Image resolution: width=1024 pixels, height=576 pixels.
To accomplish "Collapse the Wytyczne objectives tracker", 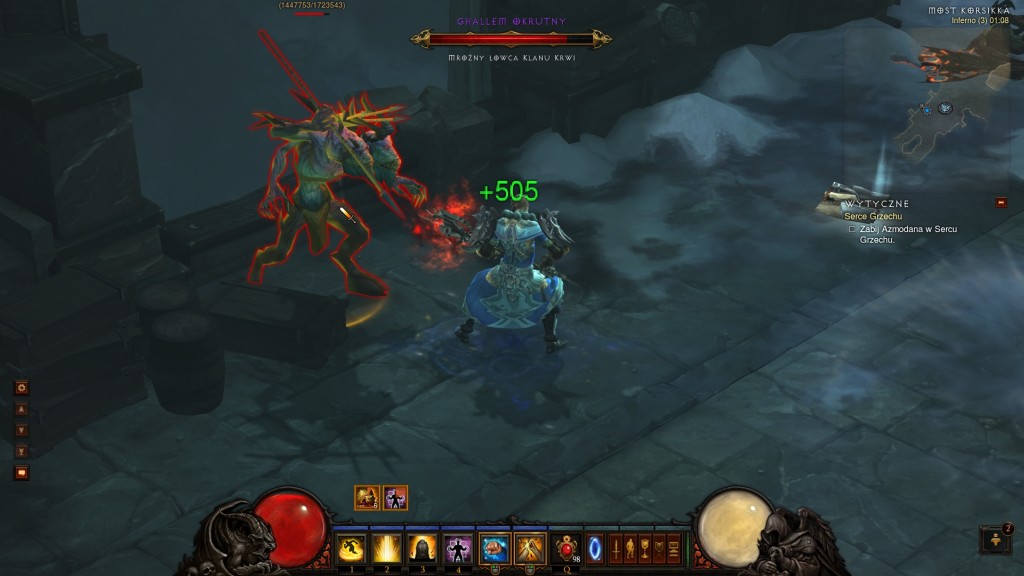I will [1001, 203].
